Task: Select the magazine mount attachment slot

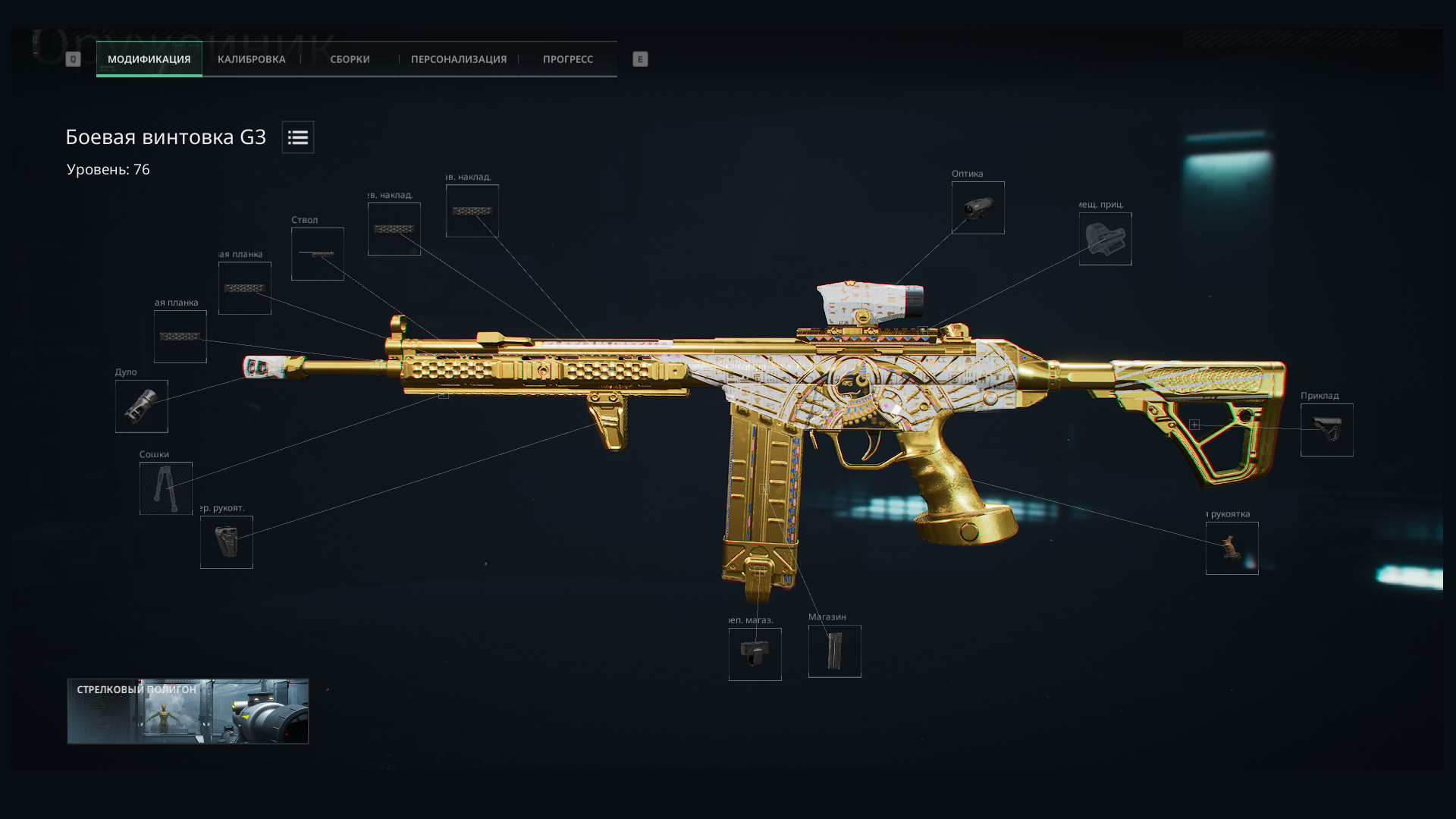Action: point(755,654)
